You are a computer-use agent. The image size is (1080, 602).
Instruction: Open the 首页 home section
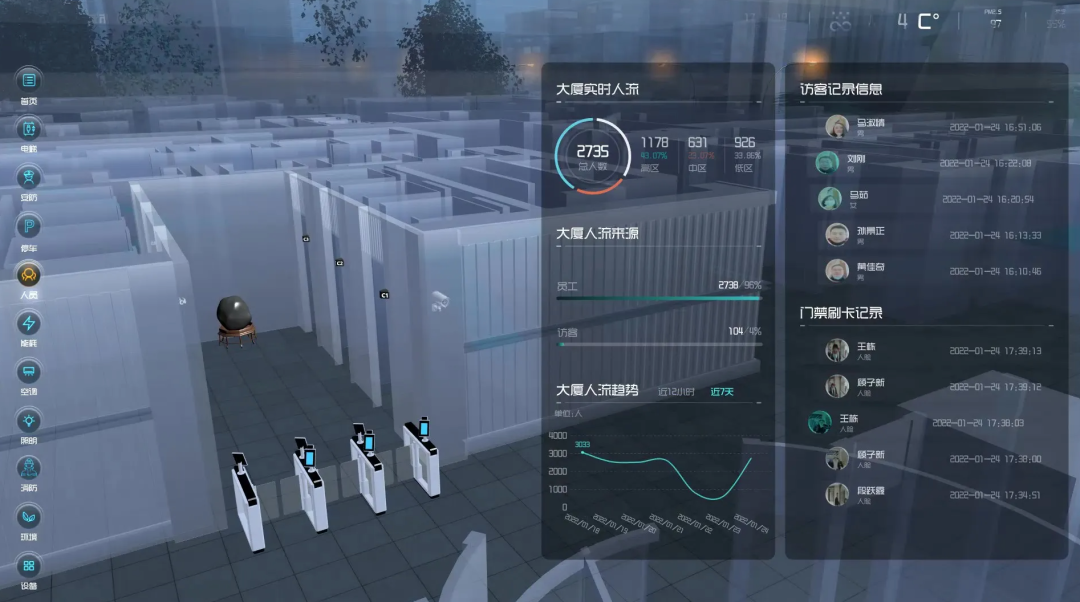coord(29,80)
